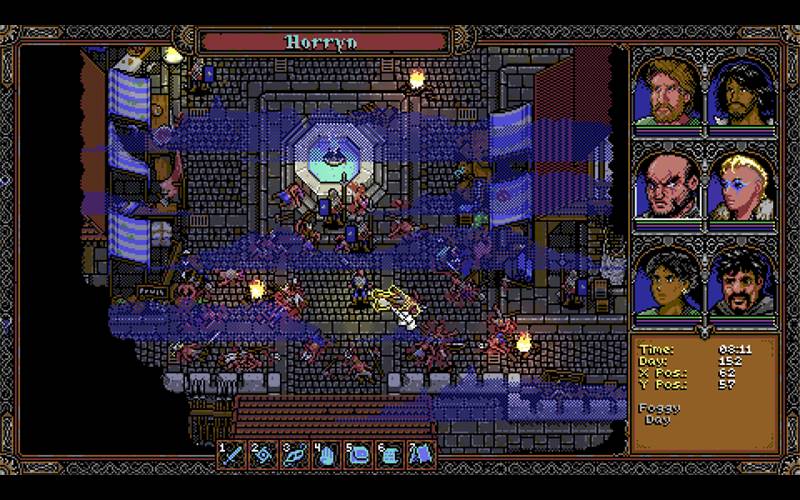The height and width of the screenshot is (500, 800).
Task: Choose the dark long-haired bearded man portrait
Action: click(x=741, y=93)
